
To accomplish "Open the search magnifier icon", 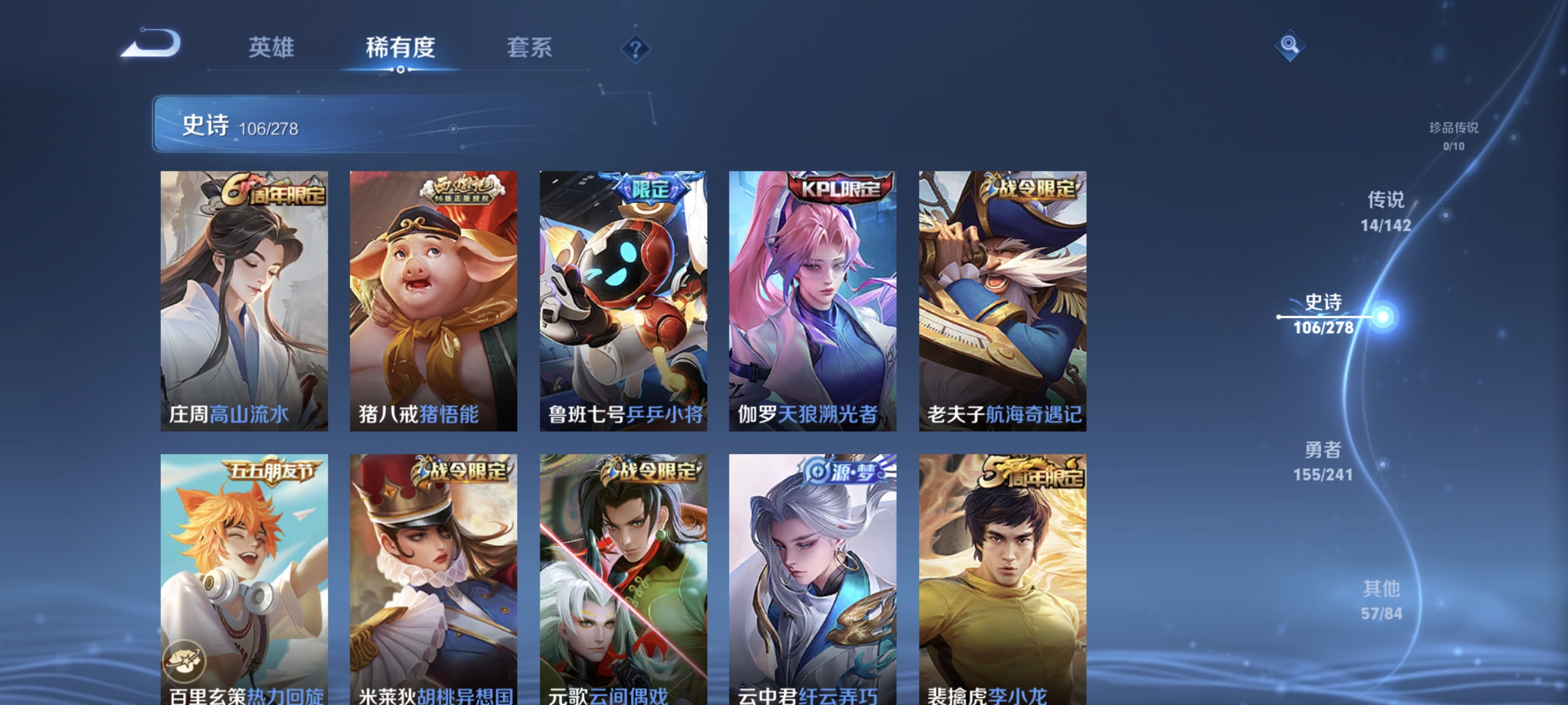I will point(1290,45).
